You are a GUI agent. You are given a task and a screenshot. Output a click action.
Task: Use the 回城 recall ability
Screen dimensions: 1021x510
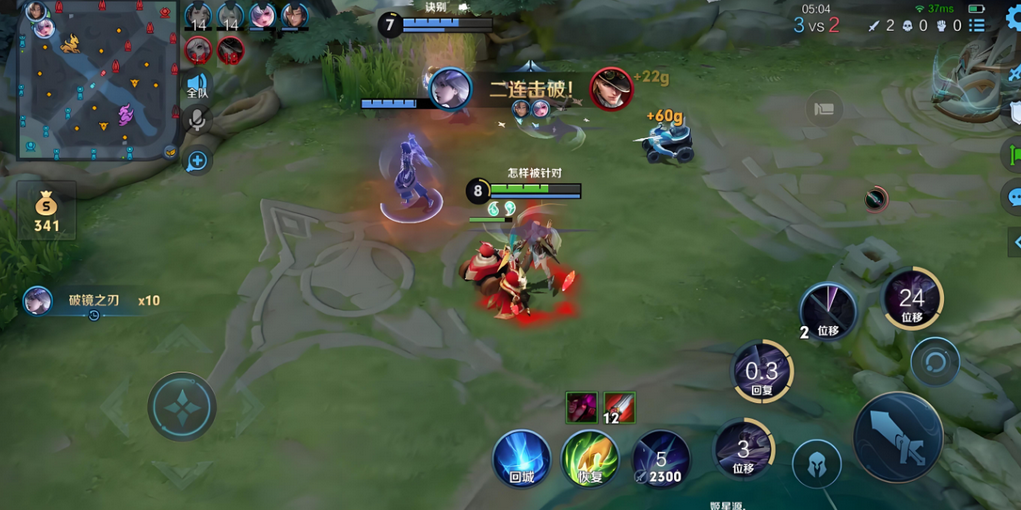(x=521, y=459)
